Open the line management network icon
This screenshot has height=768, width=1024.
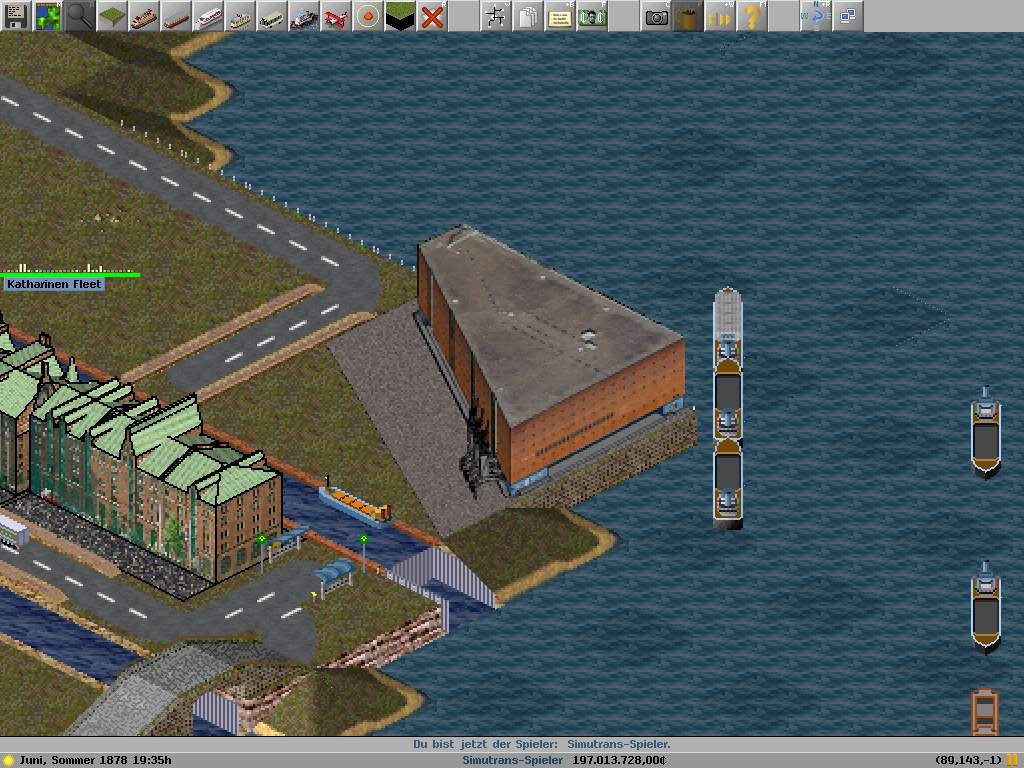(x=495, y=16)
